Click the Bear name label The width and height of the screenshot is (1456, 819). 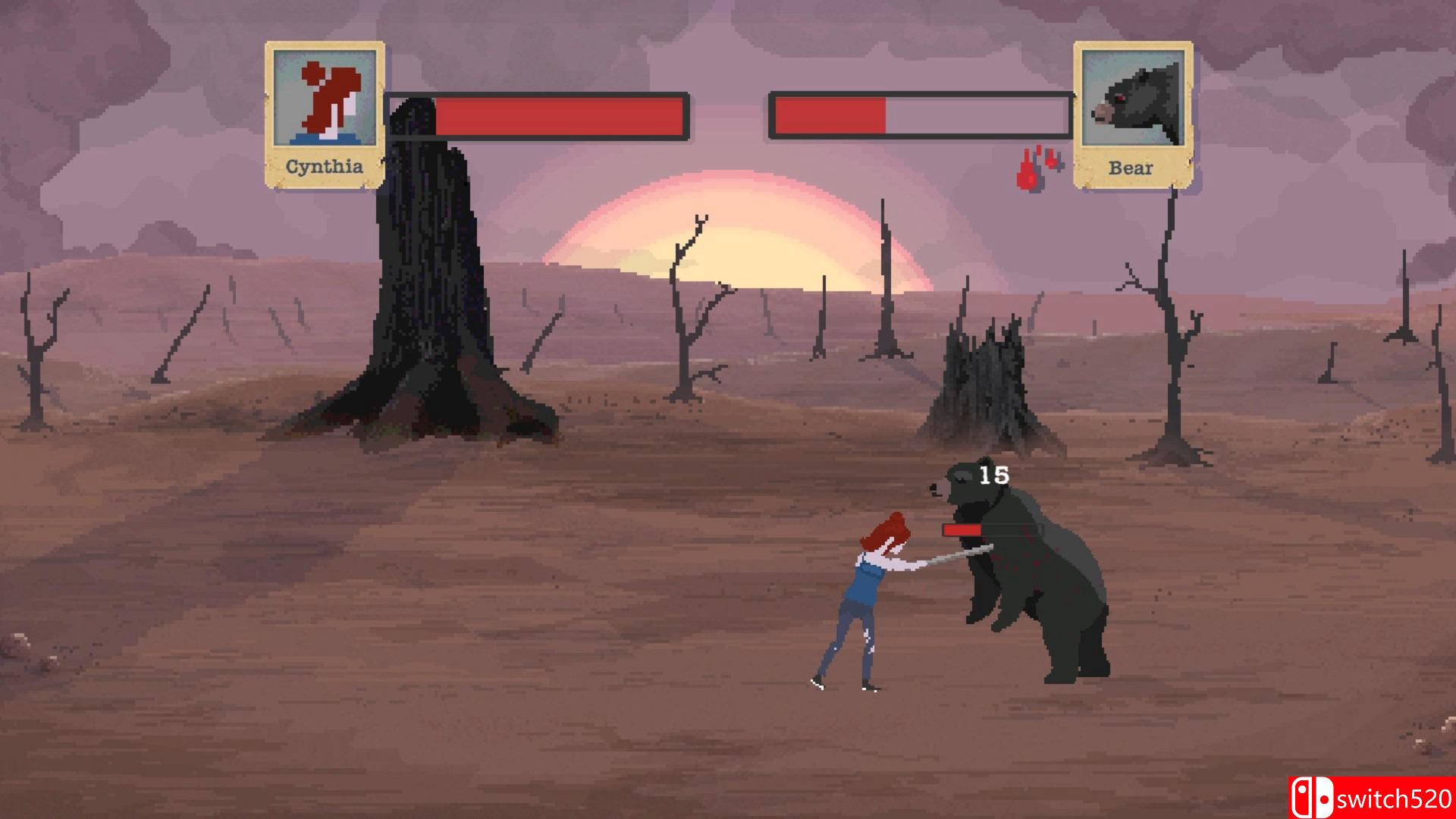(x=1131, y=168)
